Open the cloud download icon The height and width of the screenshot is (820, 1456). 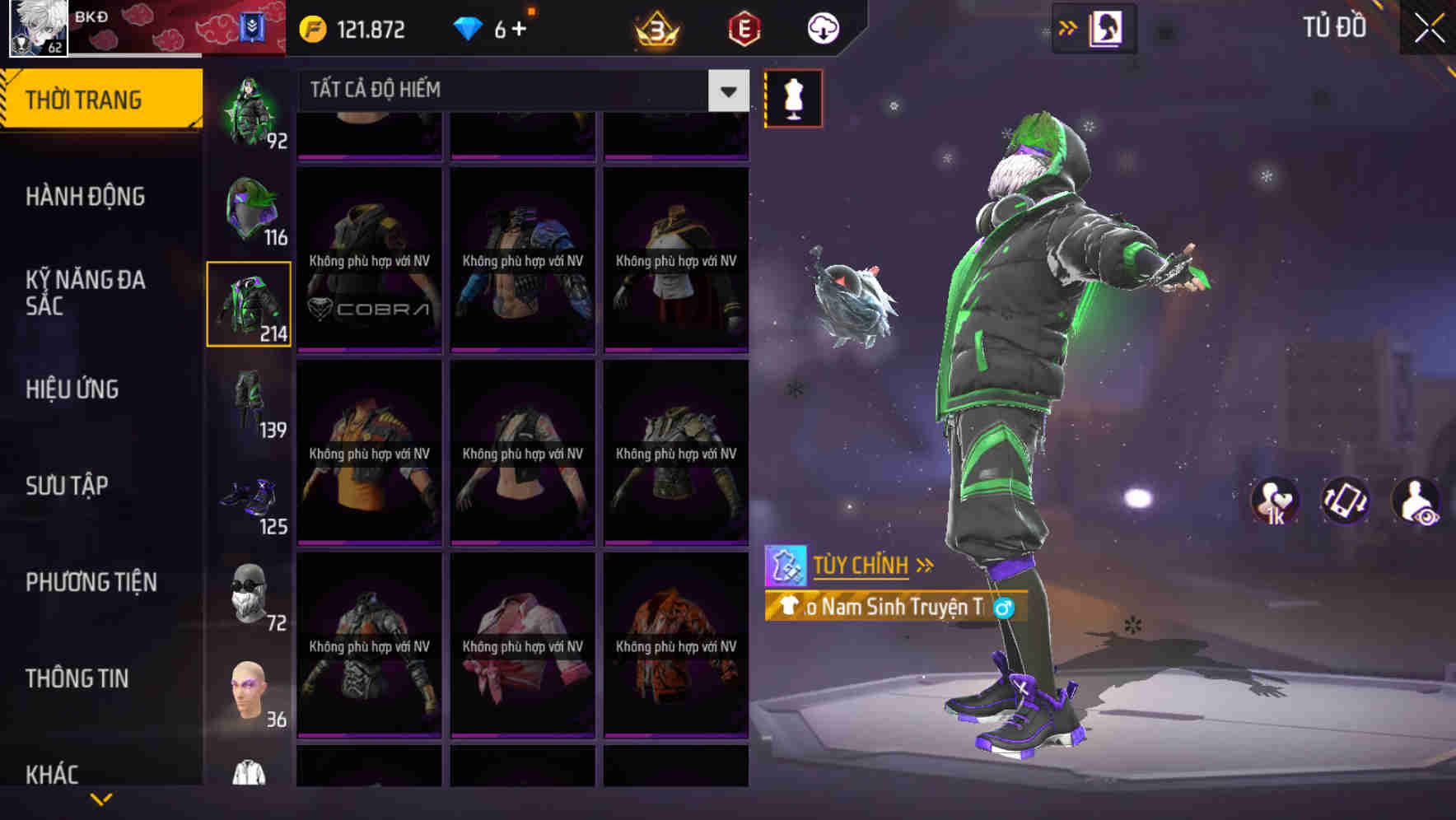tap(822, 27)
